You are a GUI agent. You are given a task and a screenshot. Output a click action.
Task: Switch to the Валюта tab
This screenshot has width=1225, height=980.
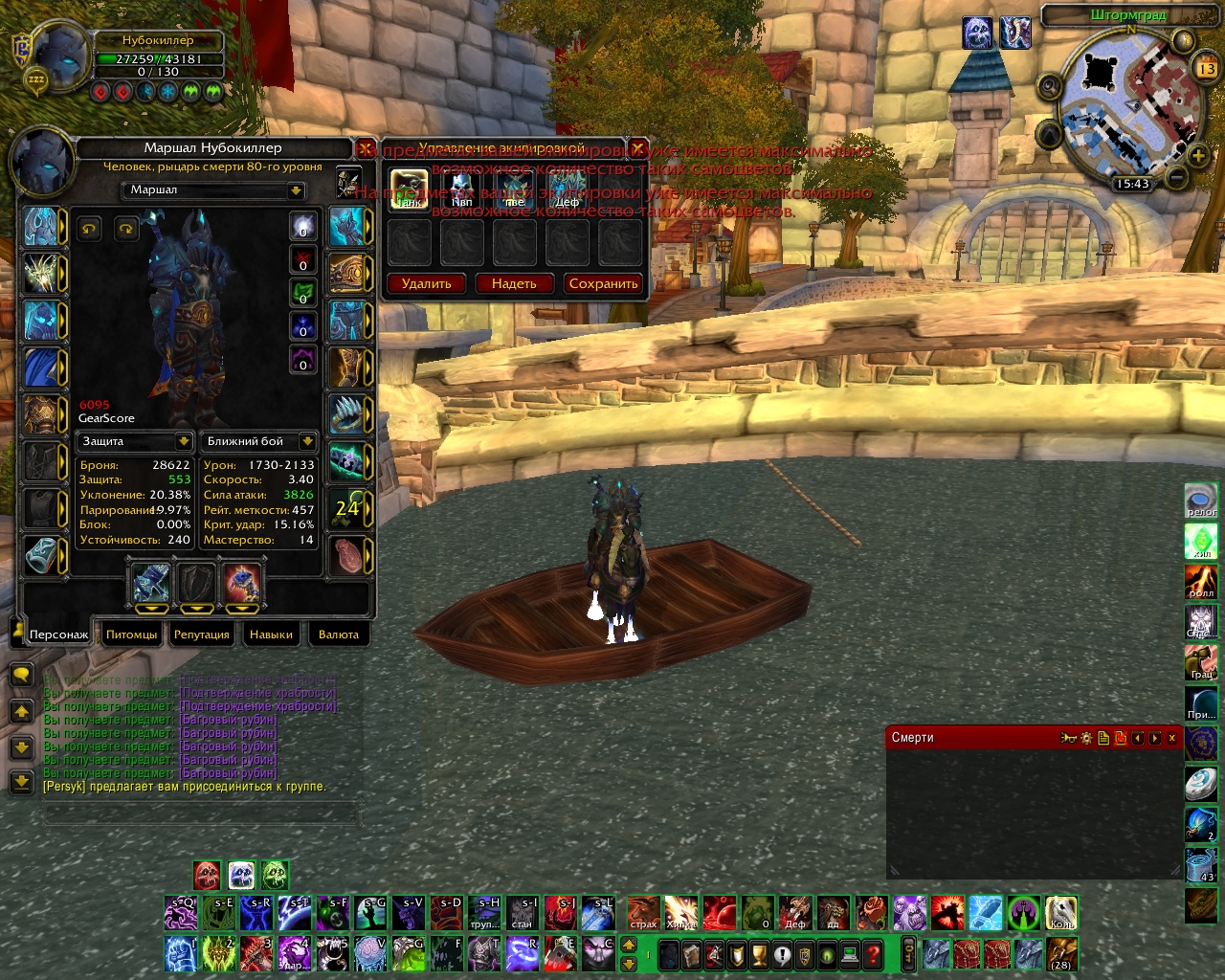click(338, 635)
